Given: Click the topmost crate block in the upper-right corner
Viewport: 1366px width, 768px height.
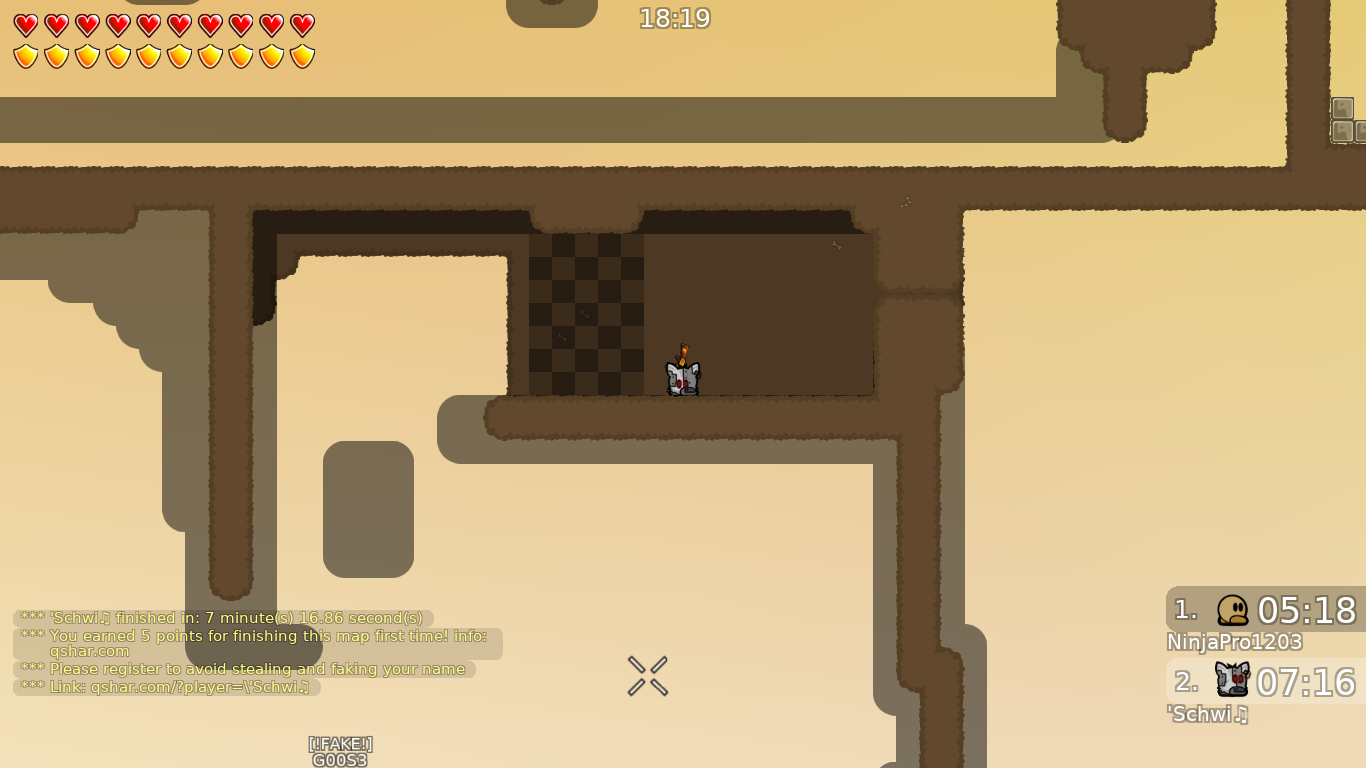Looking at the screenshot, I should point(1342,107).
